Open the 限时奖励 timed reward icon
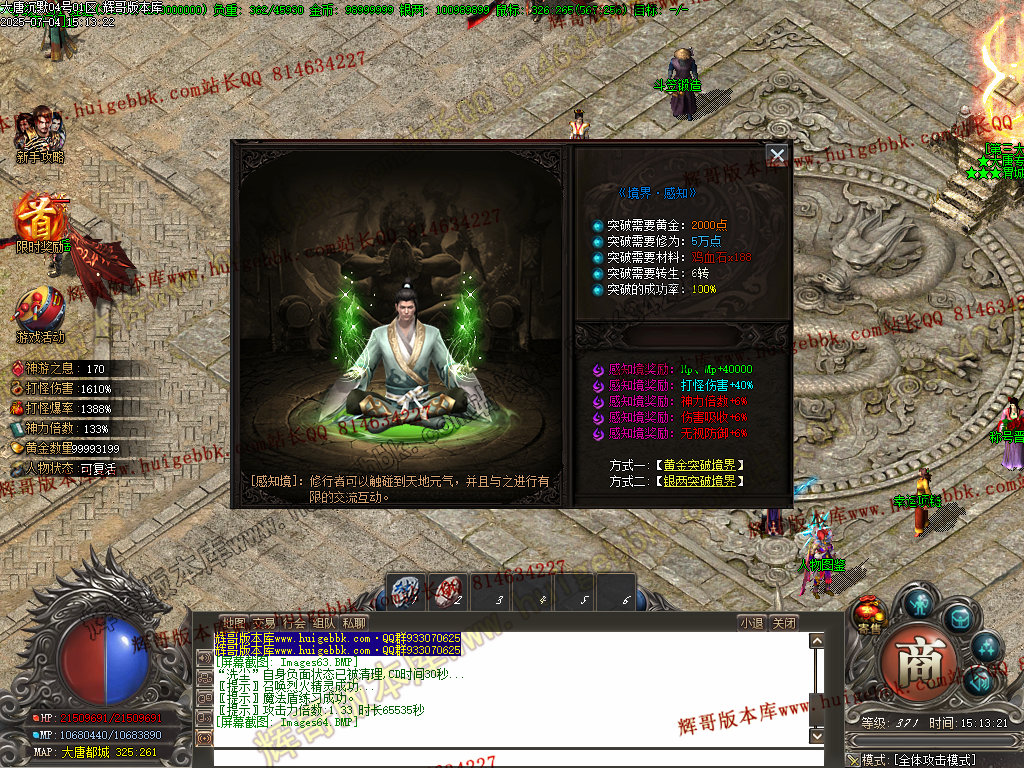Viewport: 1024px width, 768px height. click(42, 222)
